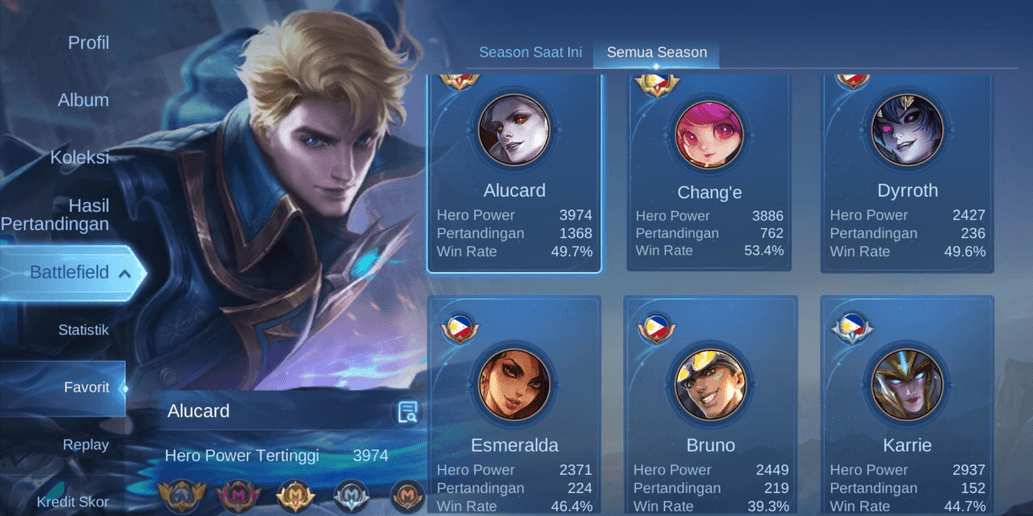Click the detail icon beside Alucard's name
The height and width of the screenshot is (516, 1033).
[x=407, y=412]
